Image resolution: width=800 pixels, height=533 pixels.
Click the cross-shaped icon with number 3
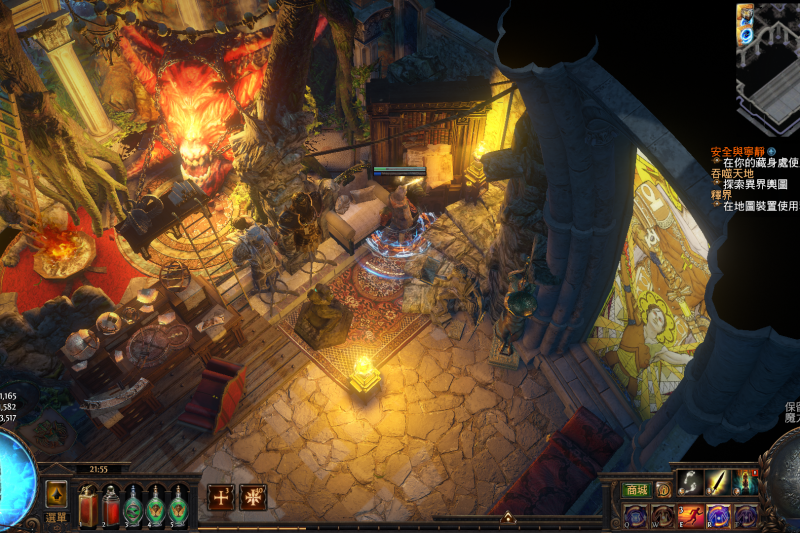219,497
